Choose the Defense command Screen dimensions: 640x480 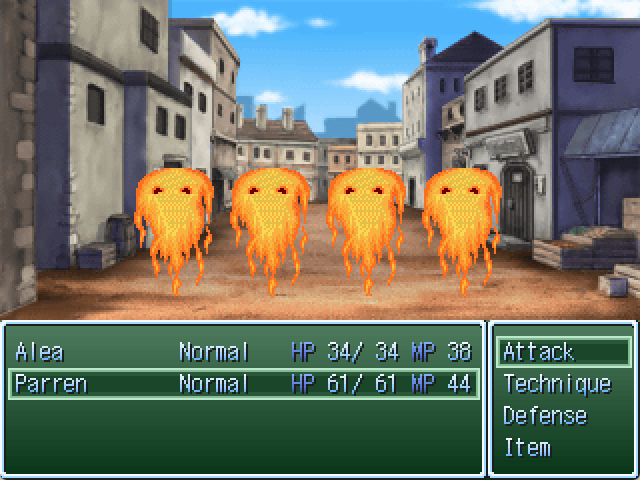563,416
